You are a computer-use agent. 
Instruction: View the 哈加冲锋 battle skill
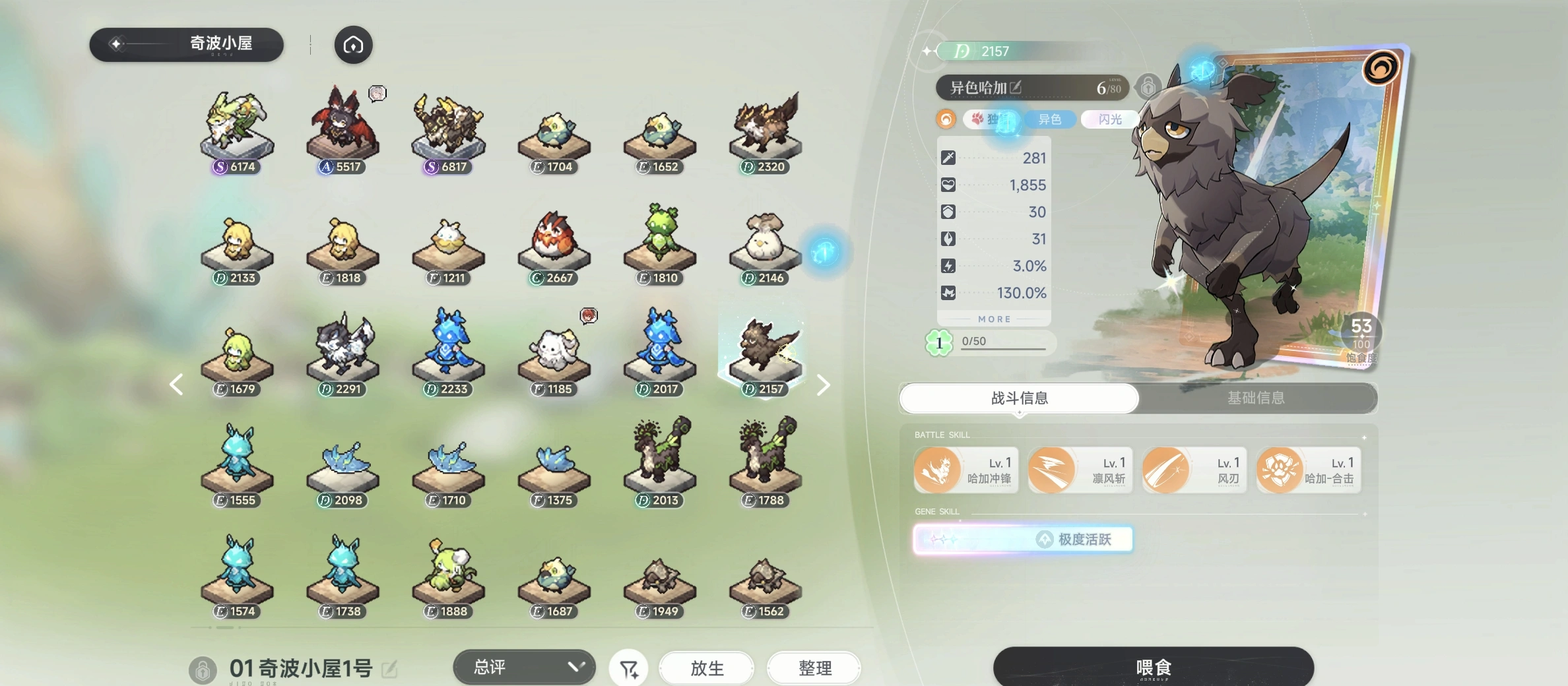coord(965,470)
